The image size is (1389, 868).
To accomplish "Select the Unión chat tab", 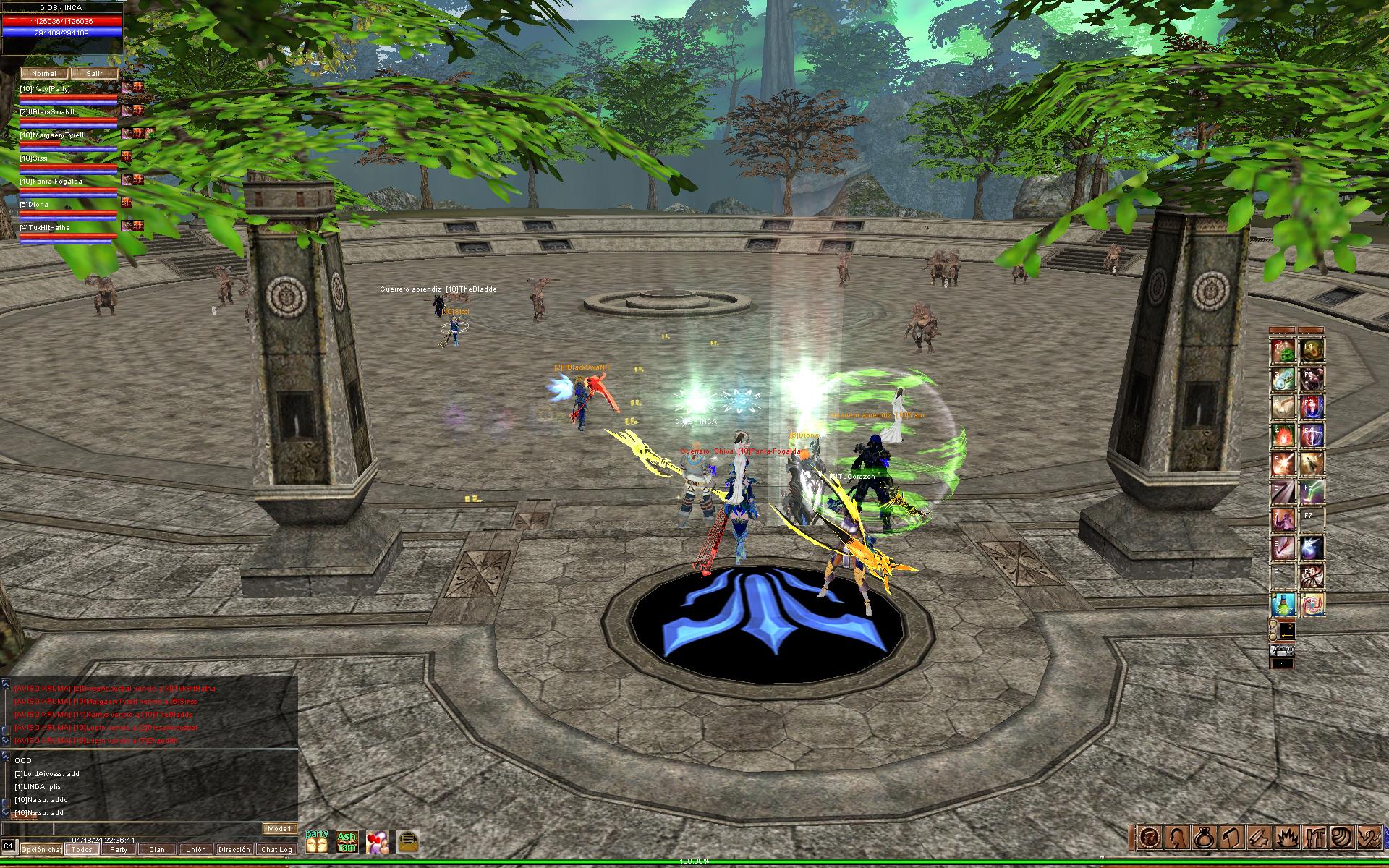I will click(x=195, y=849).
